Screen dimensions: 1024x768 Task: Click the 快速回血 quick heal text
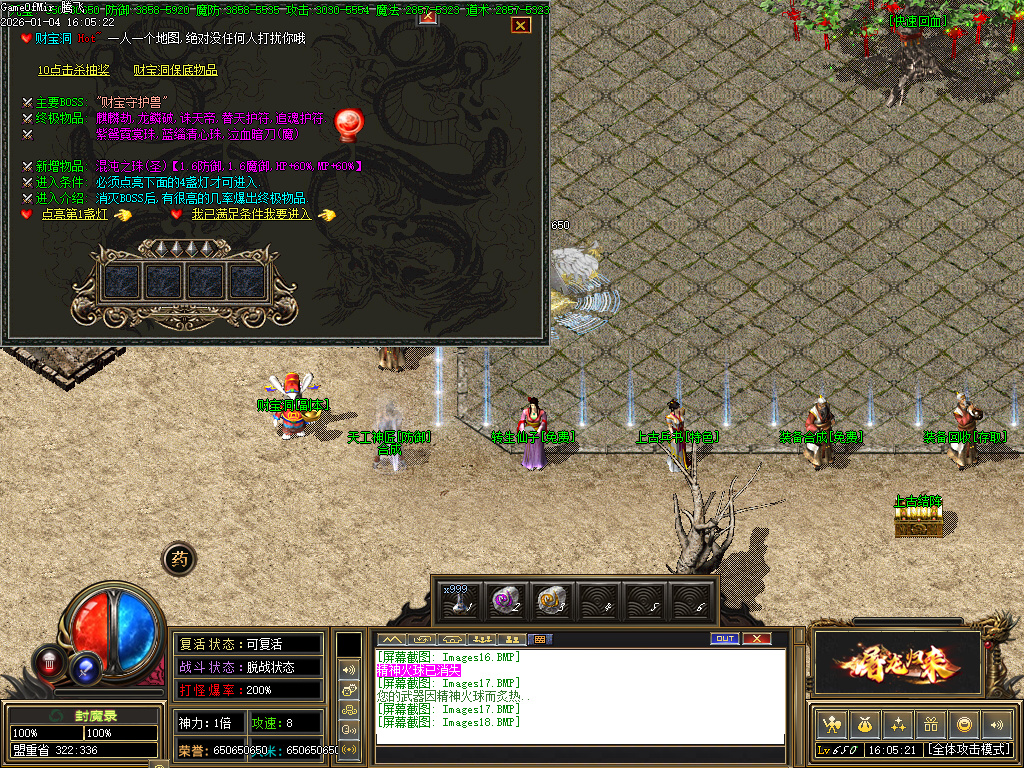click(x=916, y=20)
